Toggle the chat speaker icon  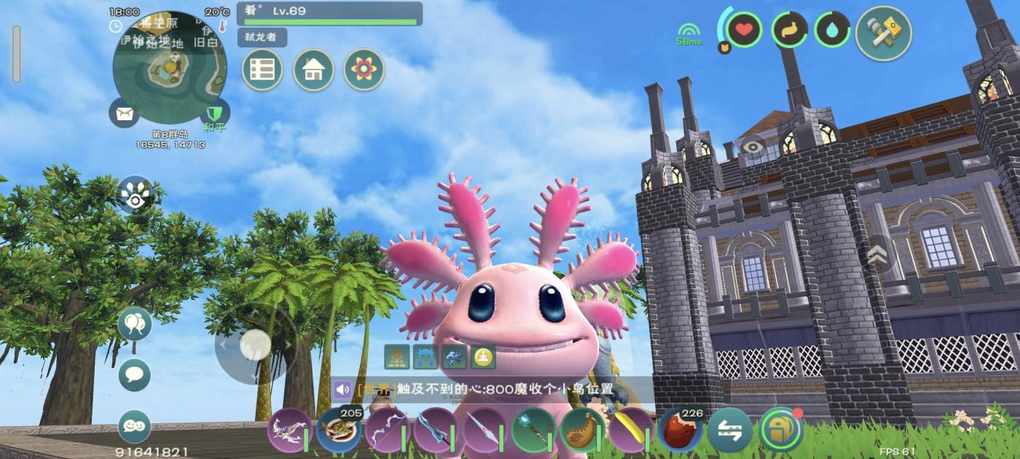coord(343,391)
